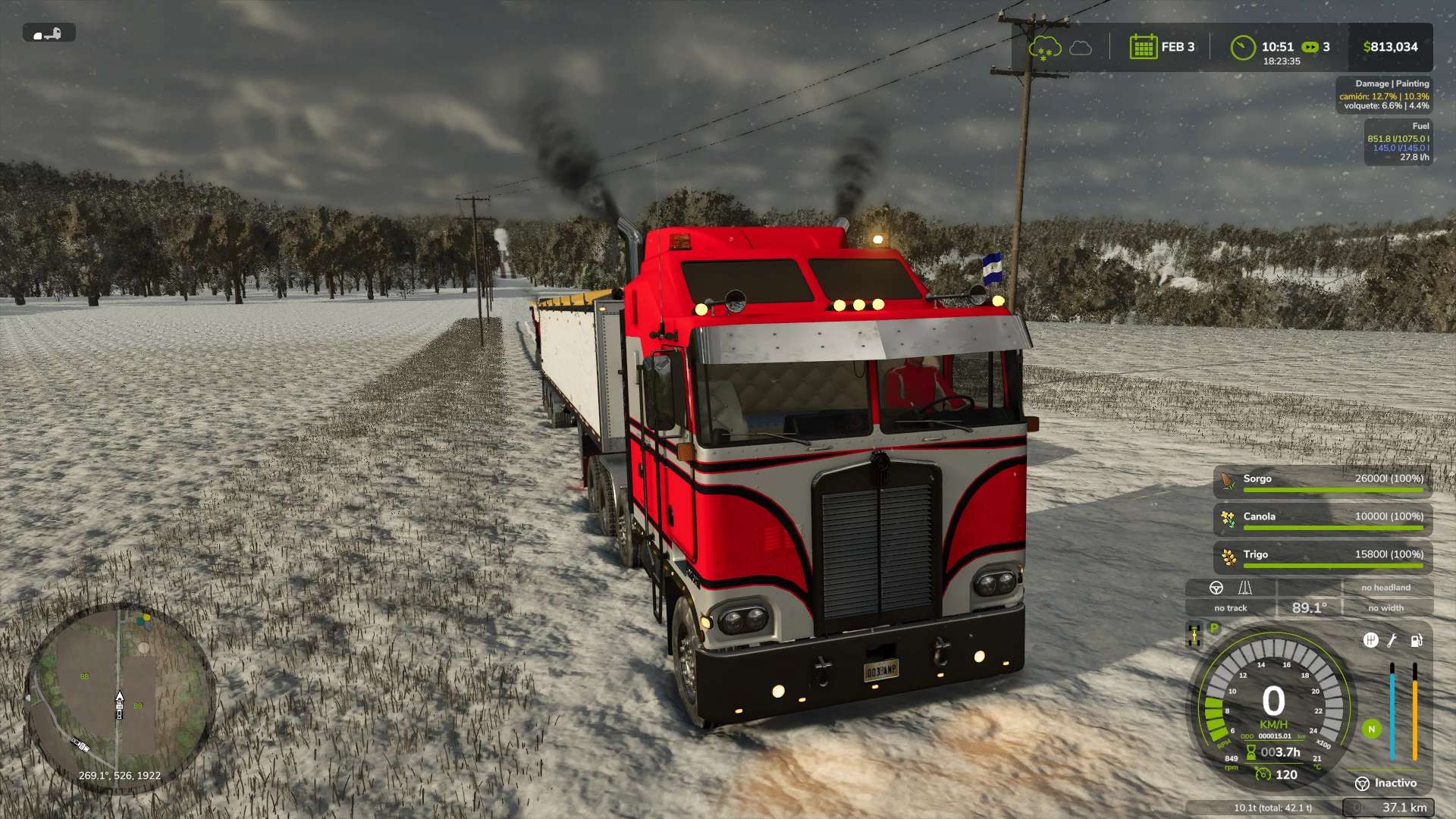This screenshot has width=1456, height=819.
Task: Click the cruise control speed icon
Action: [1263, 774]
